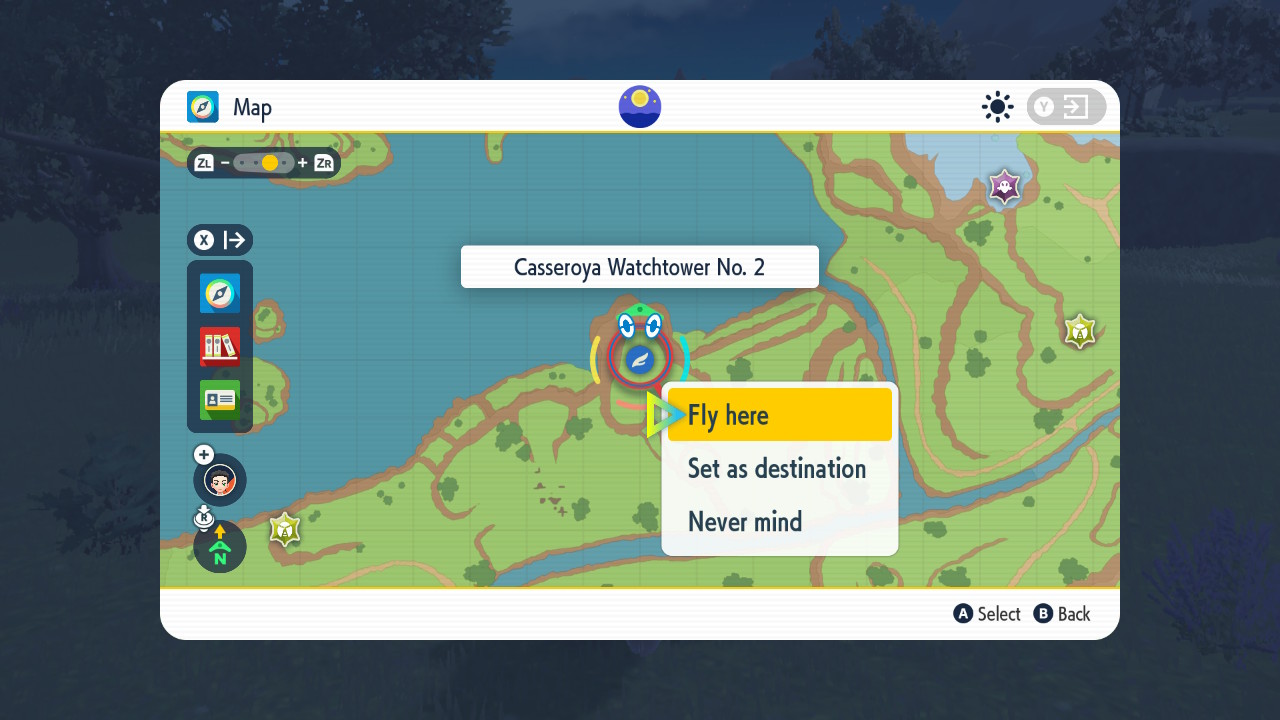Screen dimensions: 1280x720
Task: Click the yellow-green Tera Raid marker on the east side
Action: (1079, 331)
